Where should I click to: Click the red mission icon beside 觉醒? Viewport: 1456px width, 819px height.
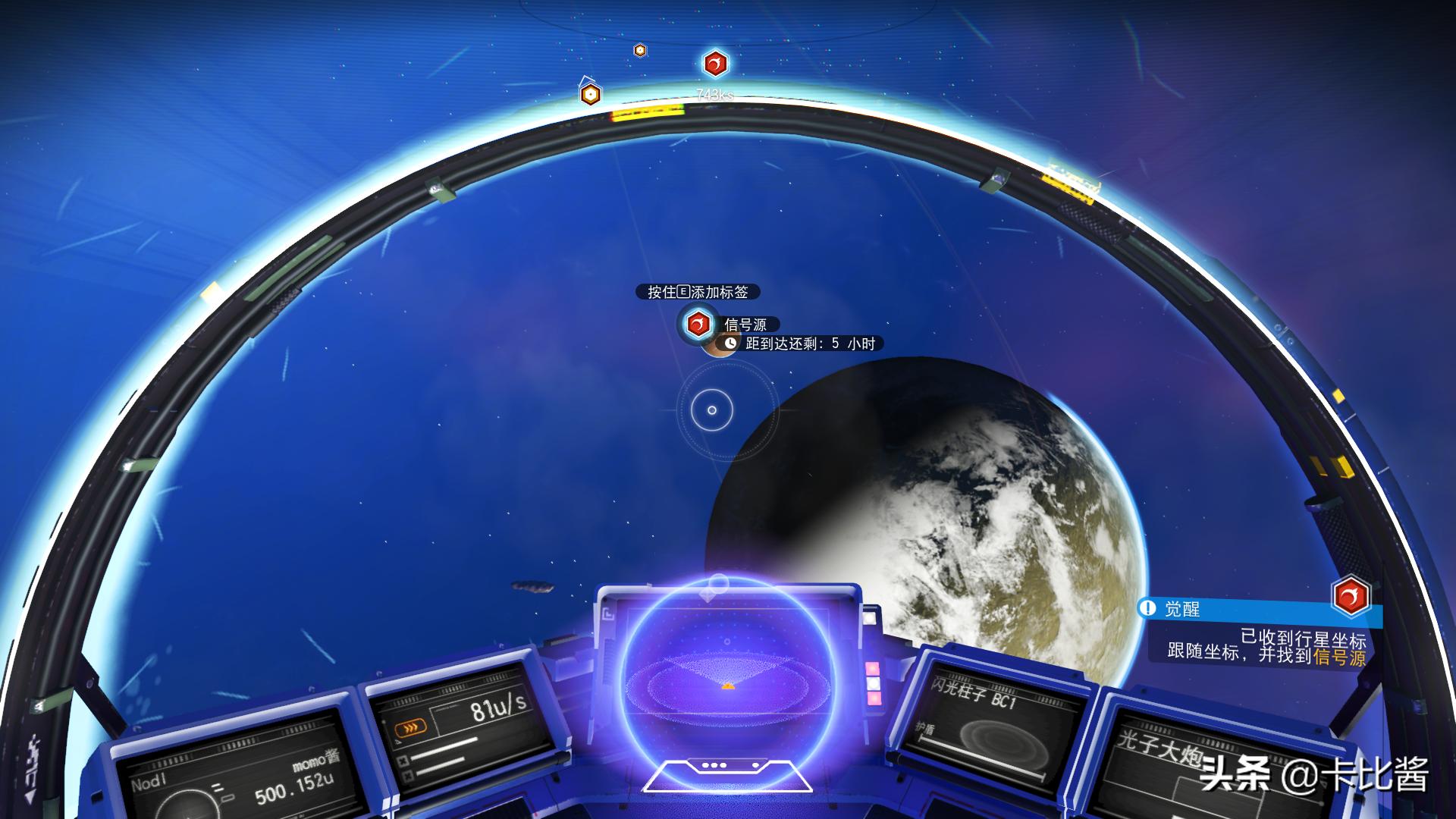pyautogui.click(x=1351, y=597)
